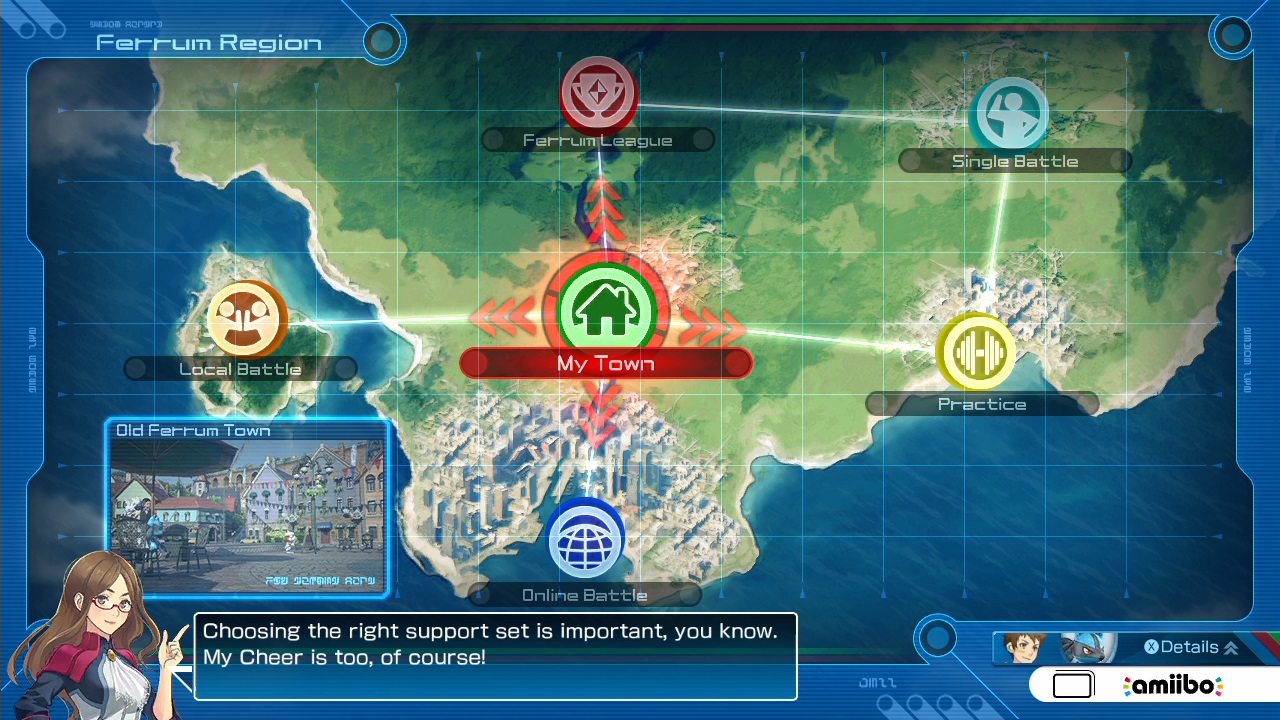Select the Online Battle globe icon
The height and width of the screenshot is (720, 1280).
point(586,540)
